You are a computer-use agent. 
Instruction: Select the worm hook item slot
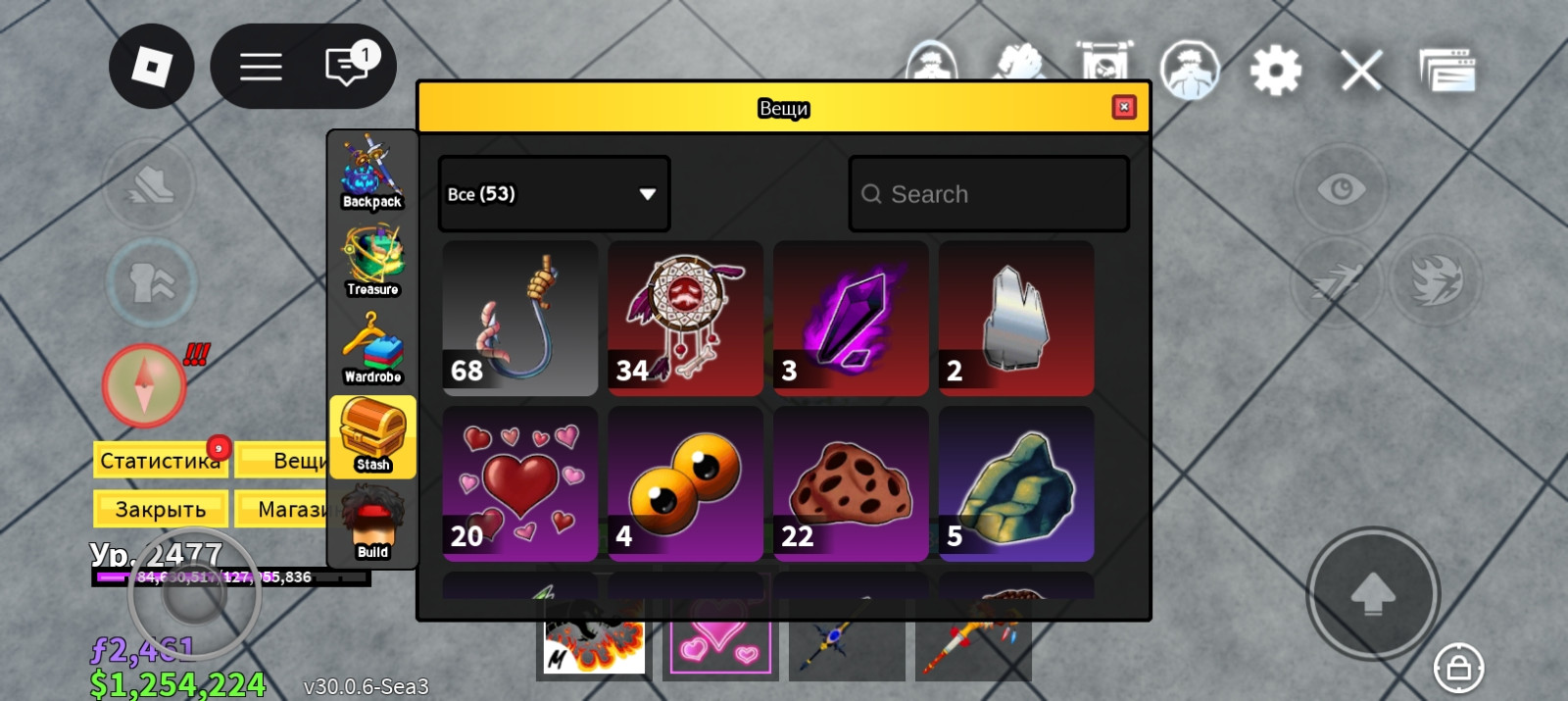tap(520, 319)
